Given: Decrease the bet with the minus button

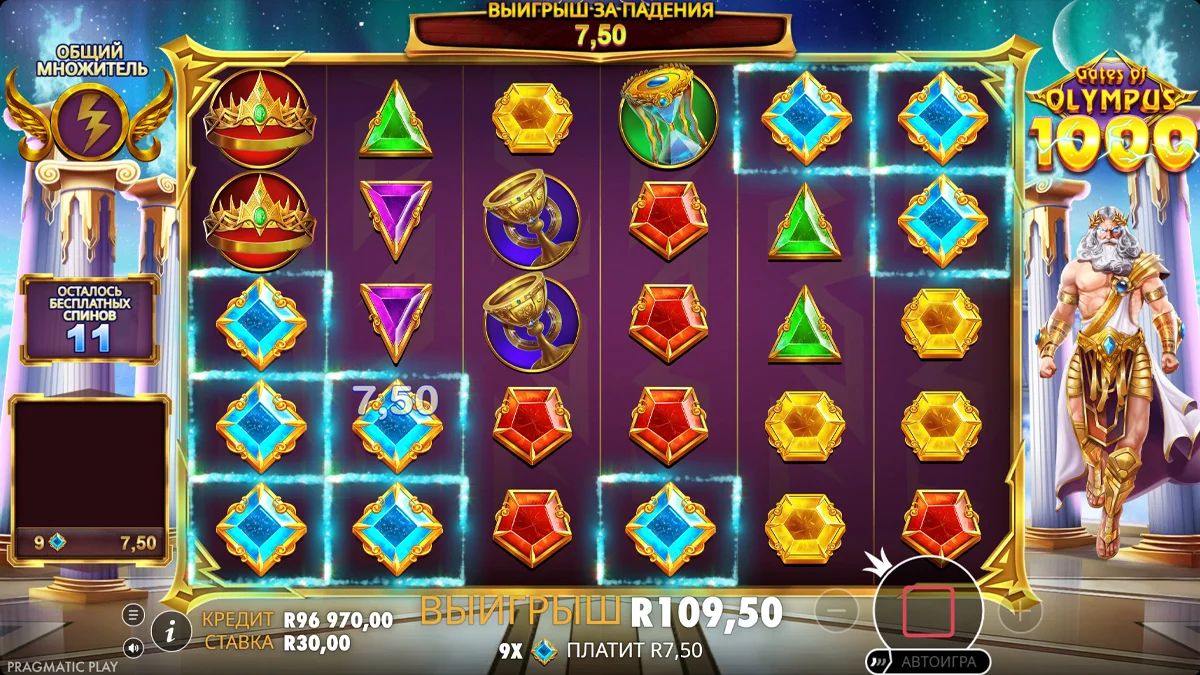Looking at the screenshot, I should pos(842,610).
